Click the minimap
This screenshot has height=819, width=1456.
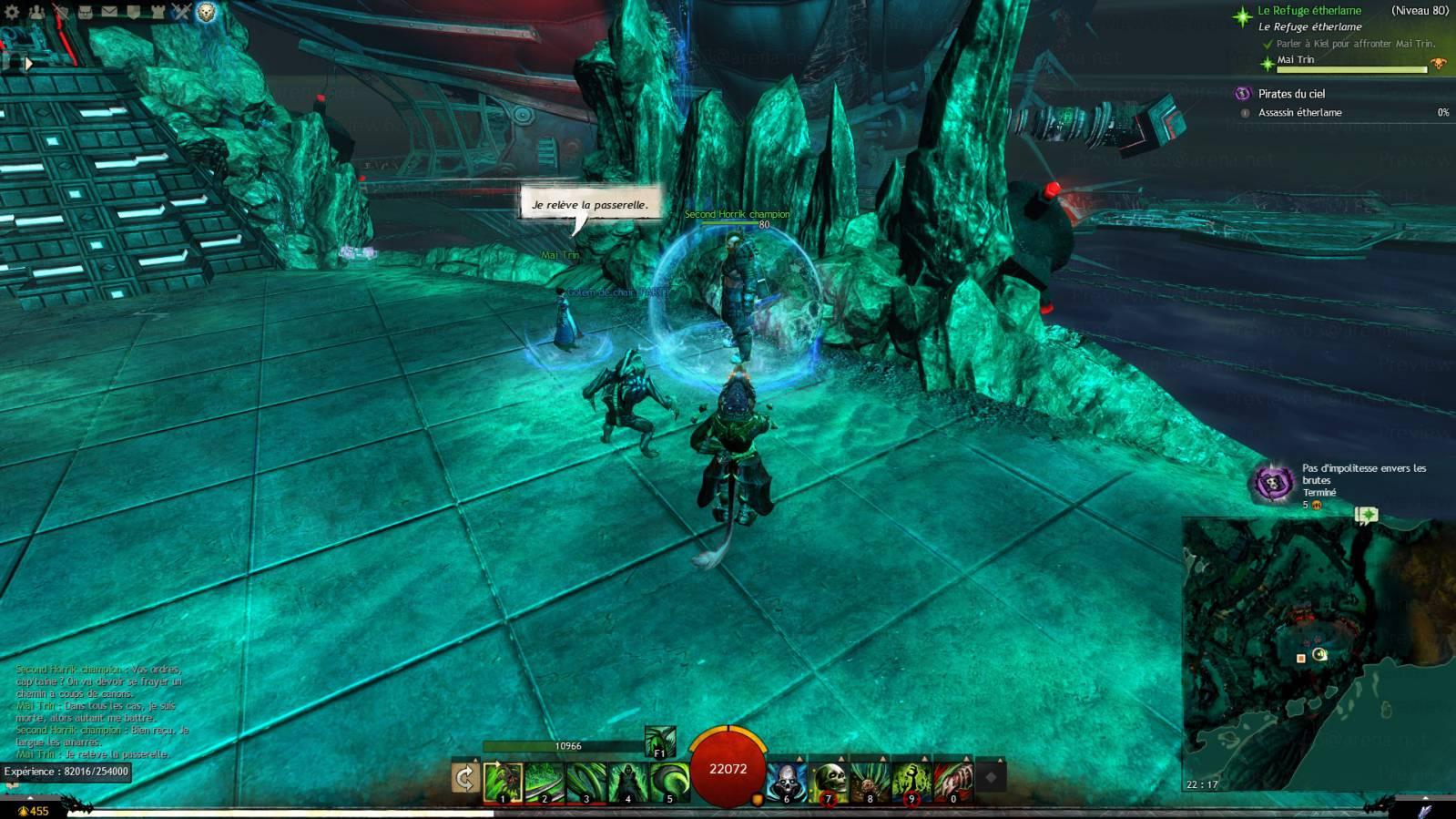click(x=1318, y=653)
